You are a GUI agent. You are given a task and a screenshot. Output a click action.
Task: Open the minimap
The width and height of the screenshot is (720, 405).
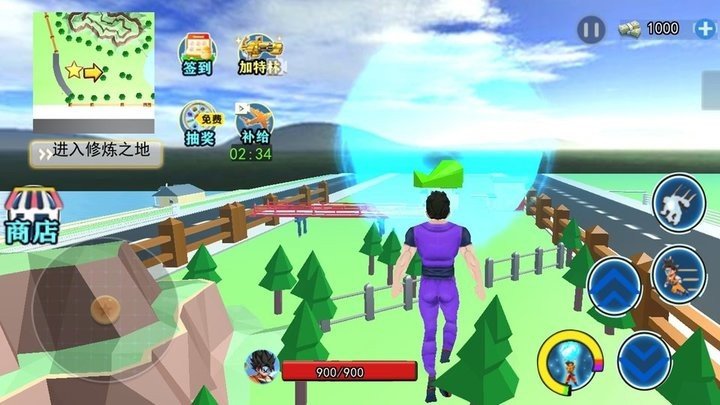coord(94,70)
